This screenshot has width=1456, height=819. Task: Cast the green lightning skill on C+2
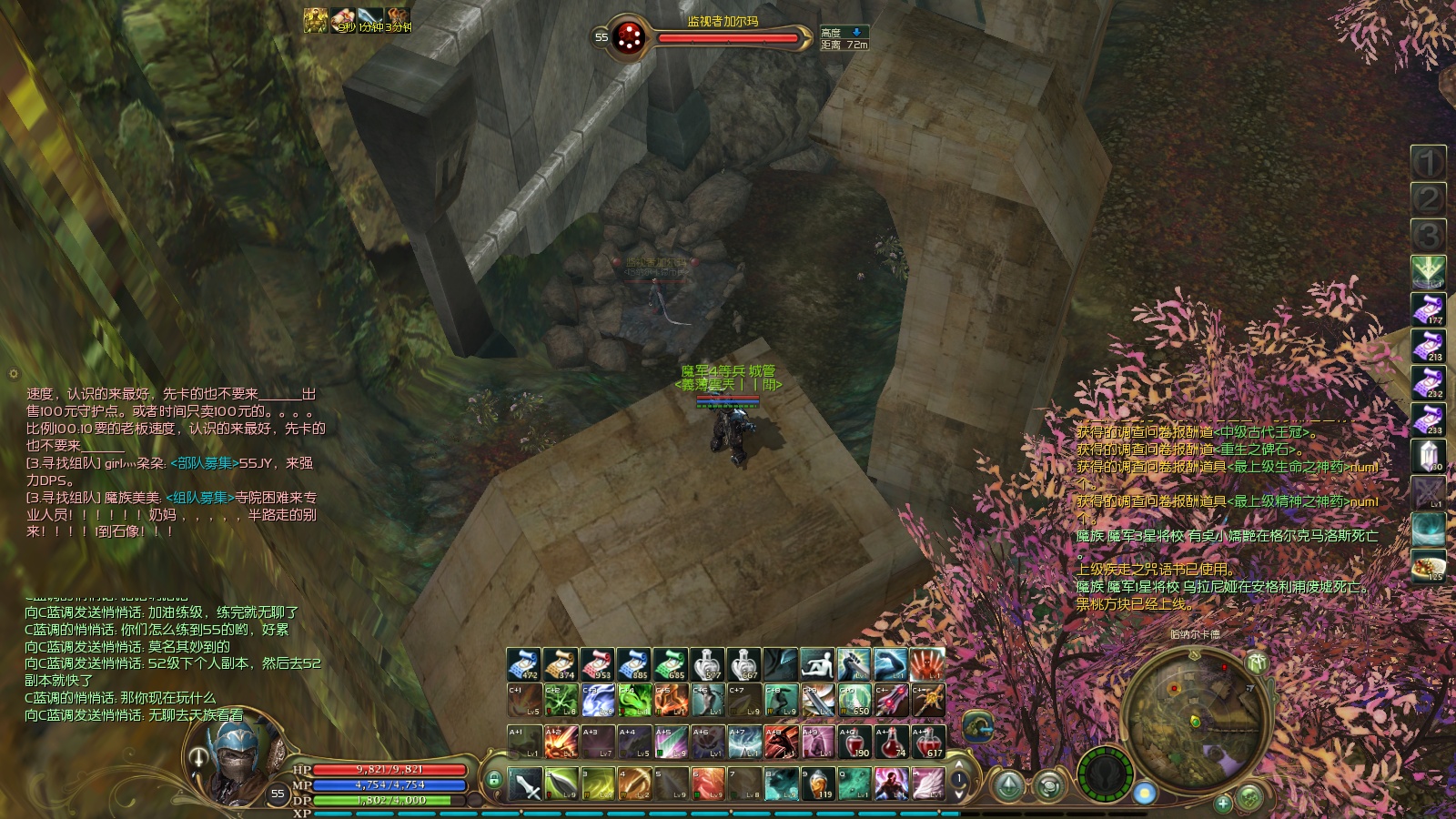pyautogui.click(x=561, y=701)
